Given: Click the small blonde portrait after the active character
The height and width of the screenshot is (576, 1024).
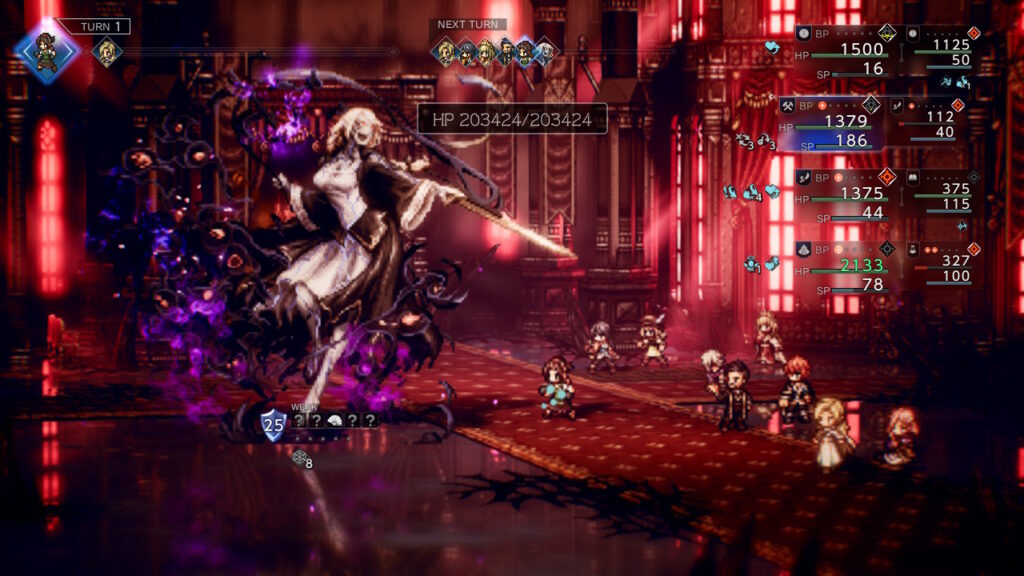Looking at the screenshot, I should coord(107,51).
